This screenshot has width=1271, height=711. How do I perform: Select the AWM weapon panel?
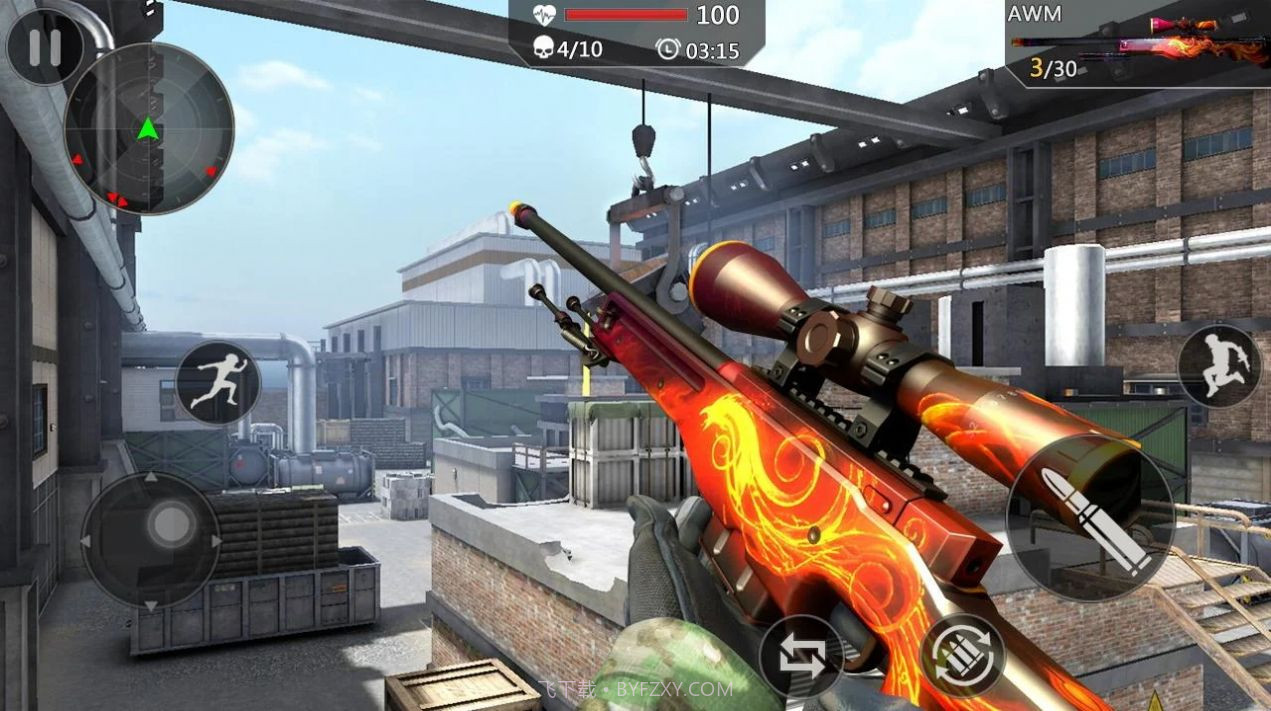[1138, 44]
